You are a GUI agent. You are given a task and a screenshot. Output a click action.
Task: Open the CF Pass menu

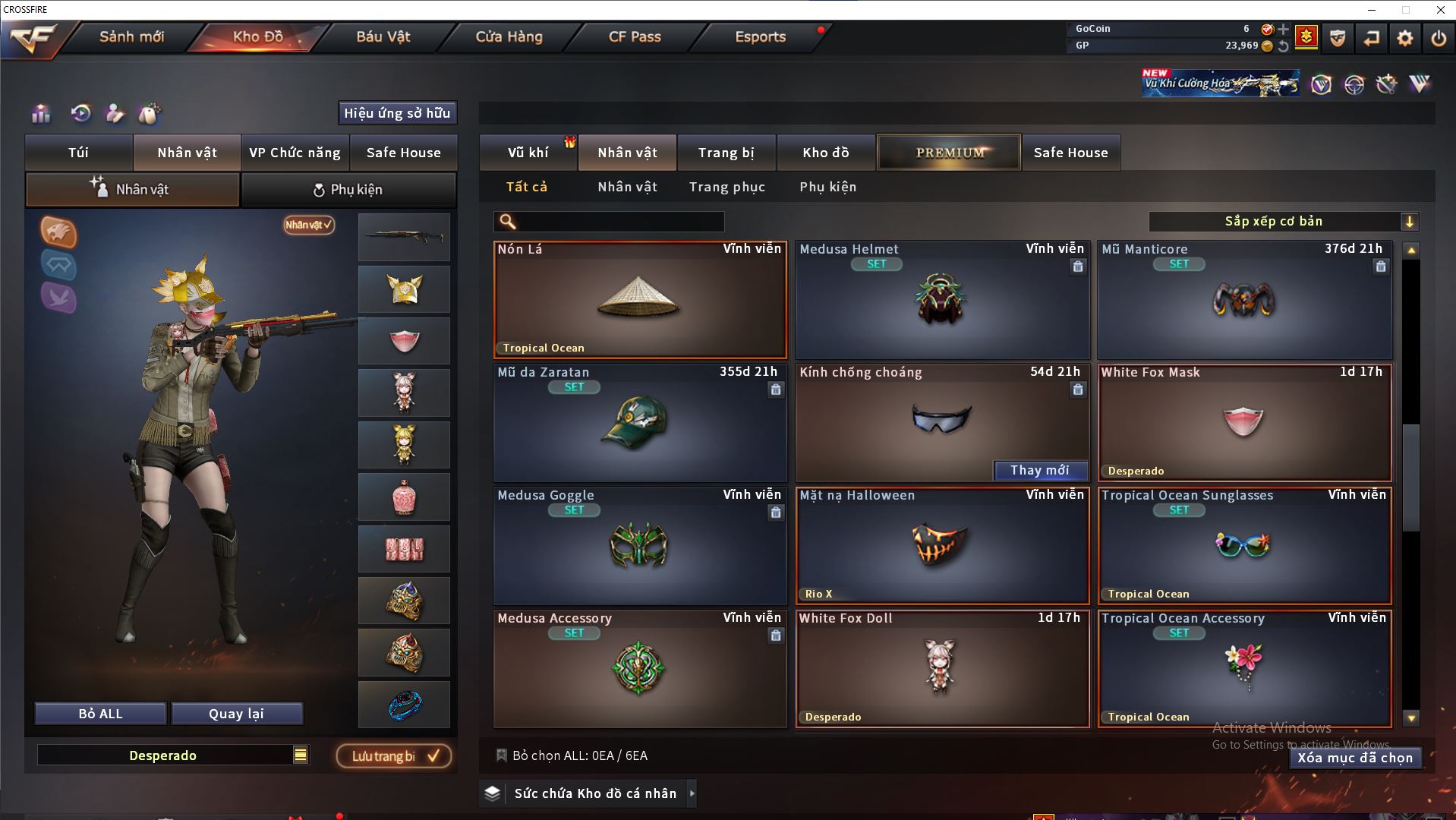(635, 36)
